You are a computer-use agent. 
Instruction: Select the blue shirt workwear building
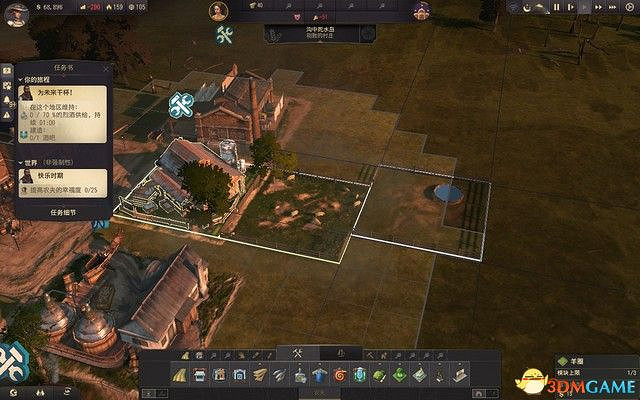click(x=320, y=374)
